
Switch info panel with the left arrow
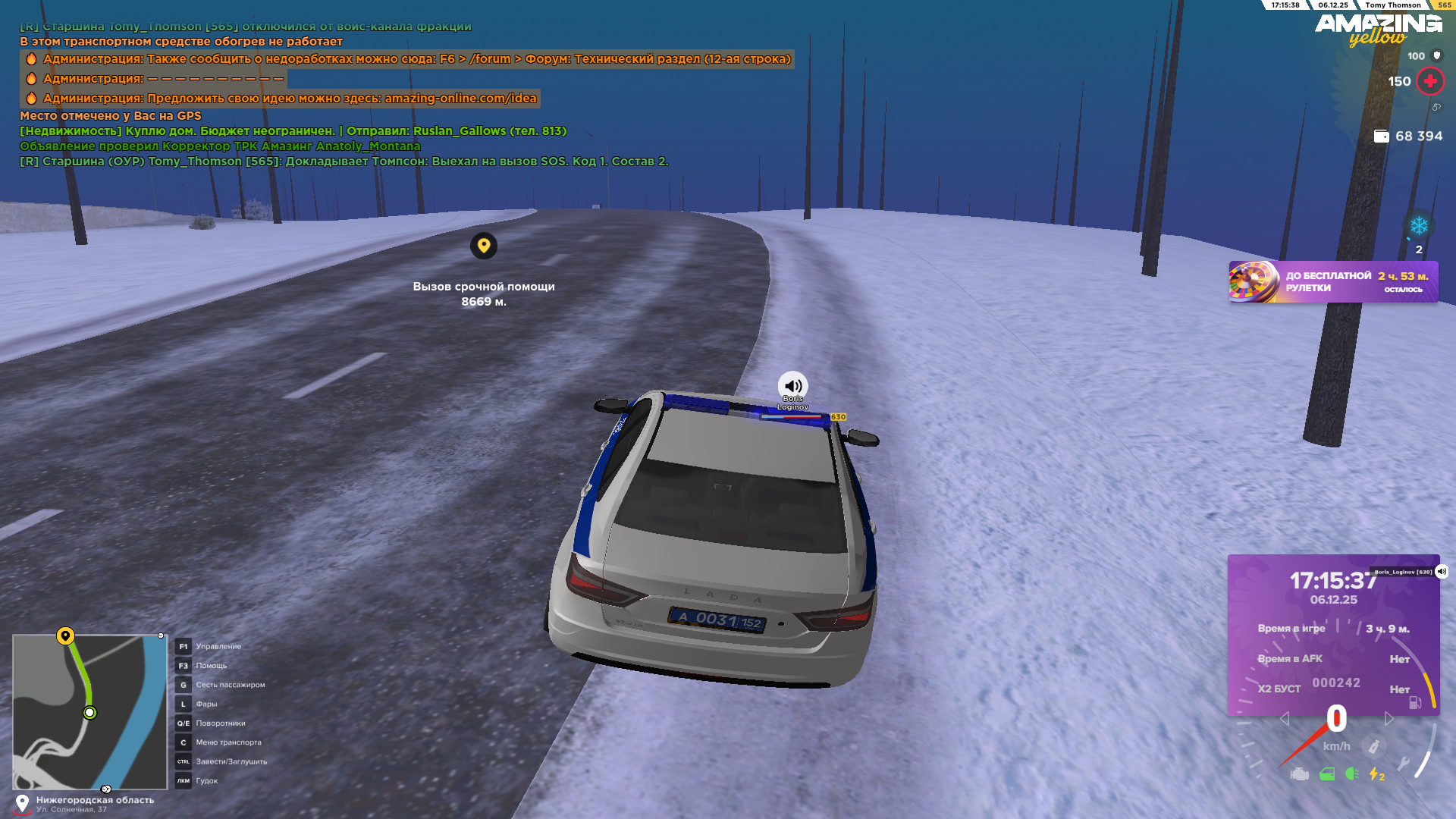pos(1284,718)
